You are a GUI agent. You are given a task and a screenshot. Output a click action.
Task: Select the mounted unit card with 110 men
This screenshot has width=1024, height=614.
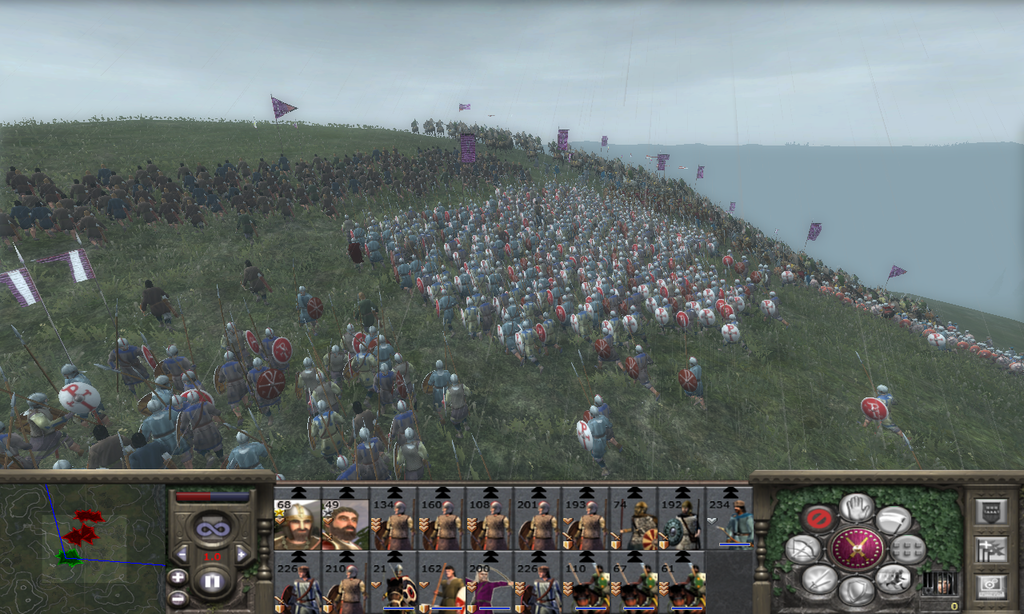click(585, 583)
